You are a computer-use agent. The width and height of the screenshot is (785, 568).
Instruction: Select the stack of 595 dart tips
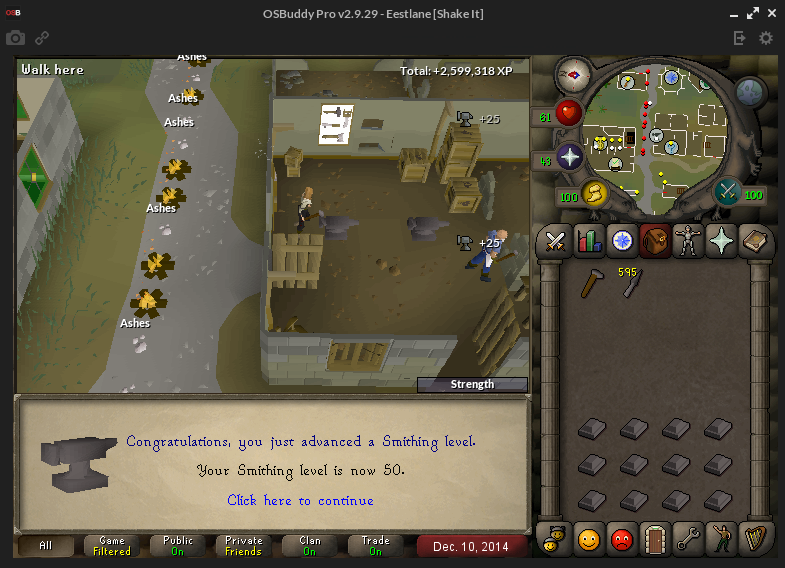(x=632, y=284)
